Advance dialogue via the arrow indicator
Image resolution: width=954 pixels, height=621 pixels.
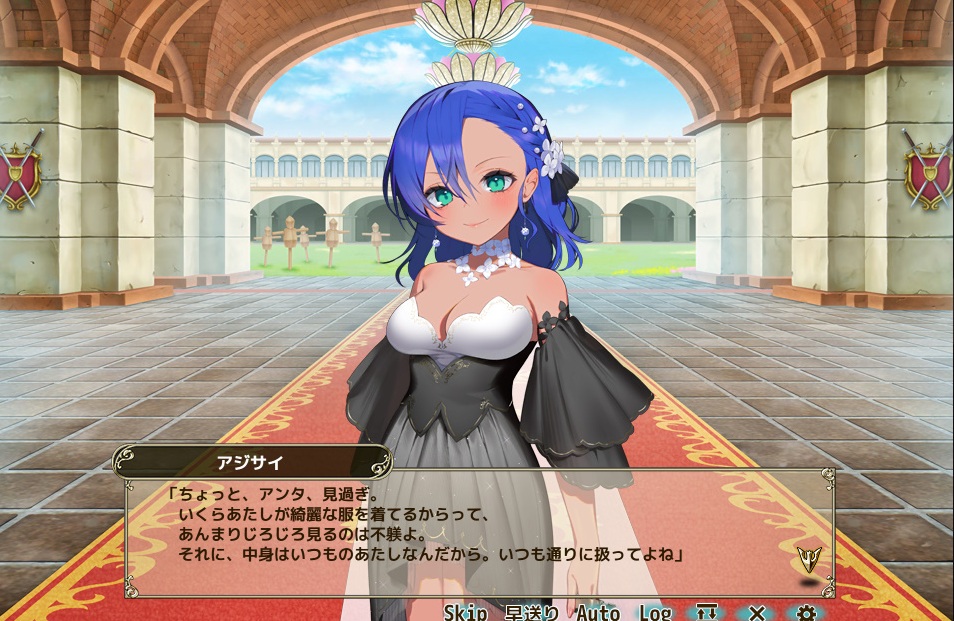pos(807,557)
